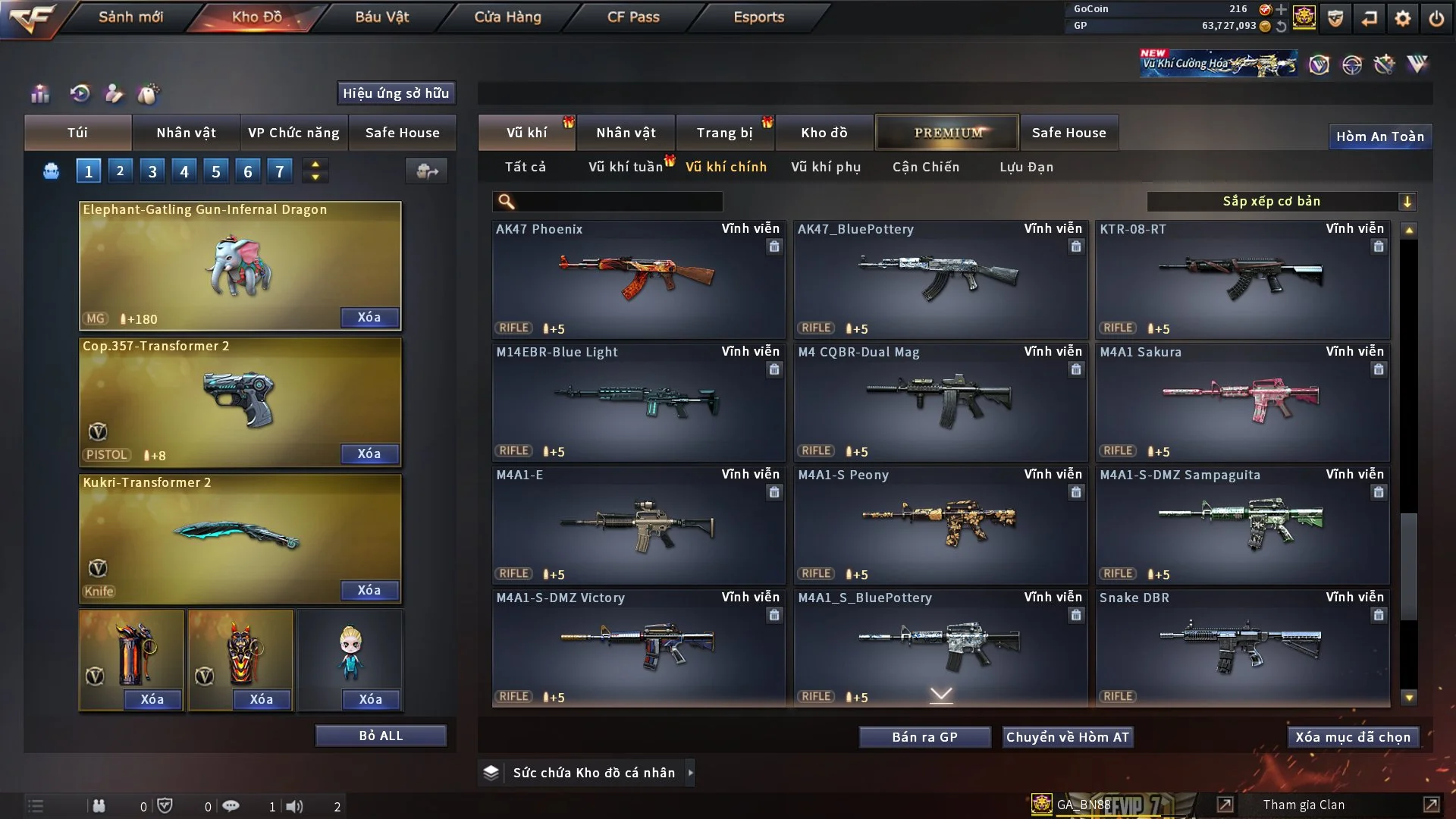Switch to the Nhân vật inventory tab
The image size is (1456, 819).
coord(626,133)
